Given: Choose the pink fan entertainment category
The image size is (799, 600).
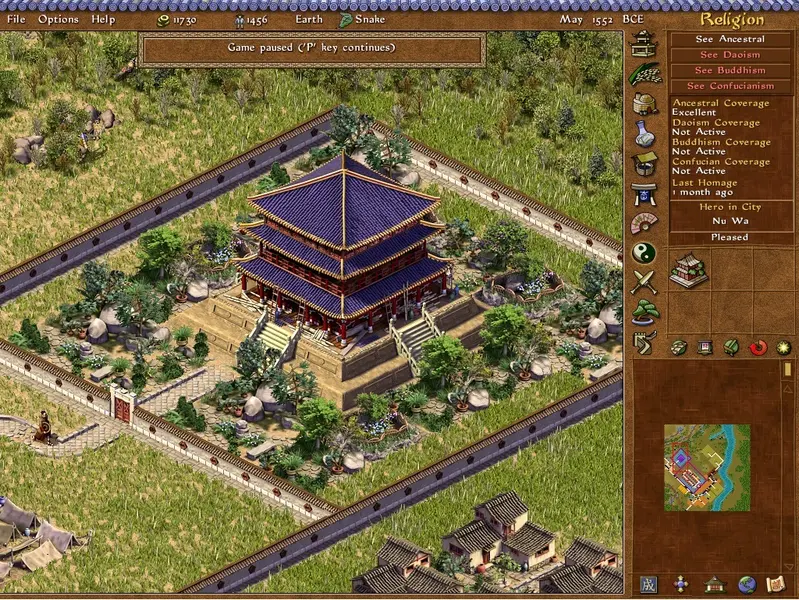Looking at the screenshot, I should tap(644, 223).
